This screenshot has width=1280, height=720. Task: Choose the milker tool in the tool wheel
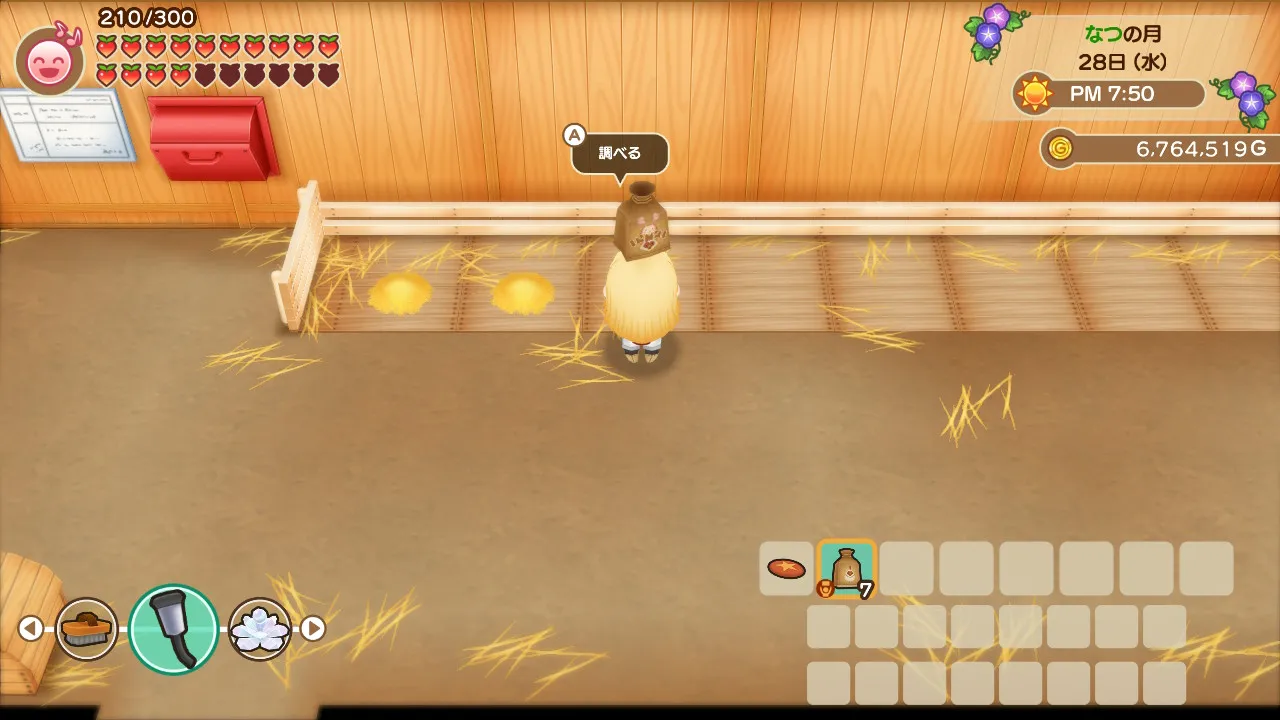click(x=173, y=629)
